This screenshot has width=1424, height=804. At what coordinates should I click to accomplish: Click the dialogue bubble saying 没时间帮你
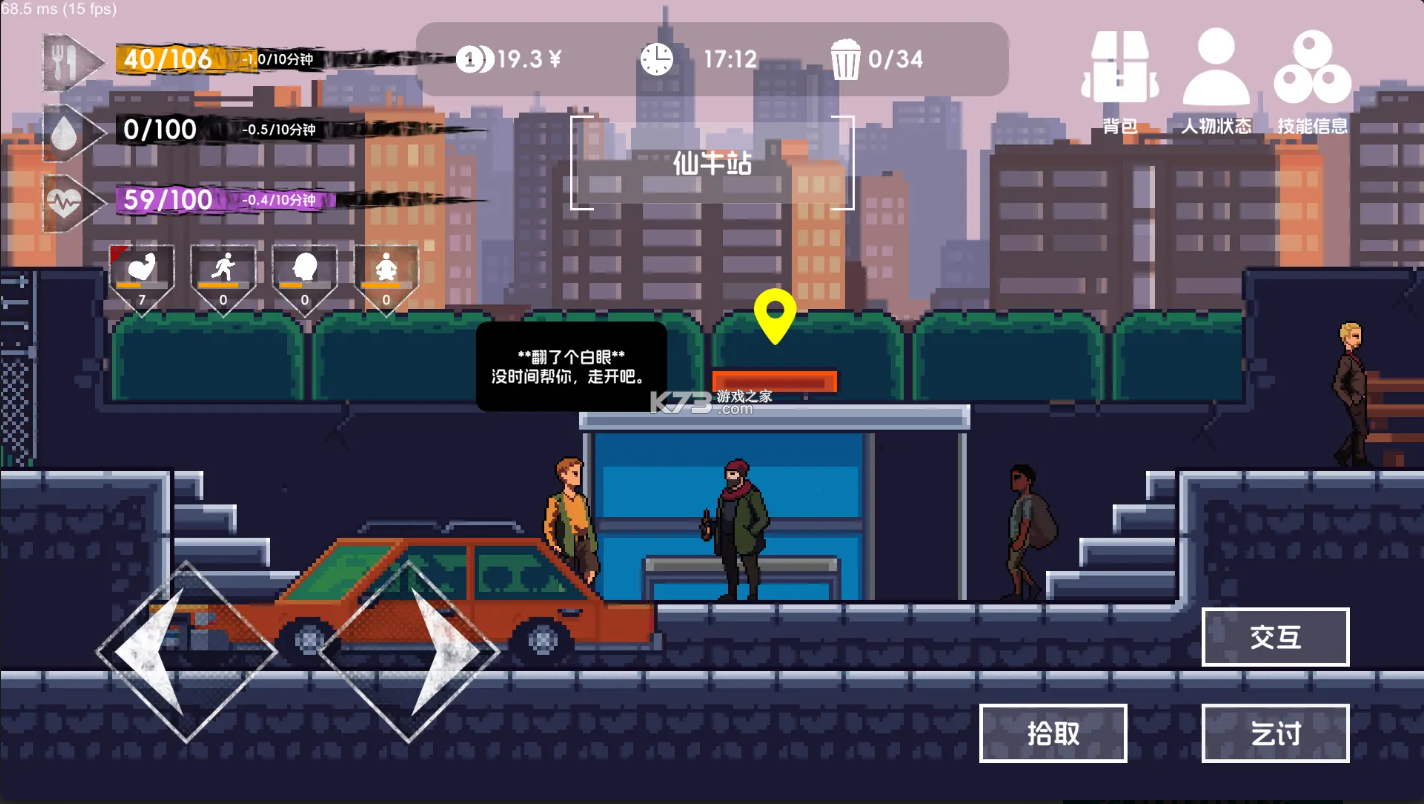tap(571, 366)
